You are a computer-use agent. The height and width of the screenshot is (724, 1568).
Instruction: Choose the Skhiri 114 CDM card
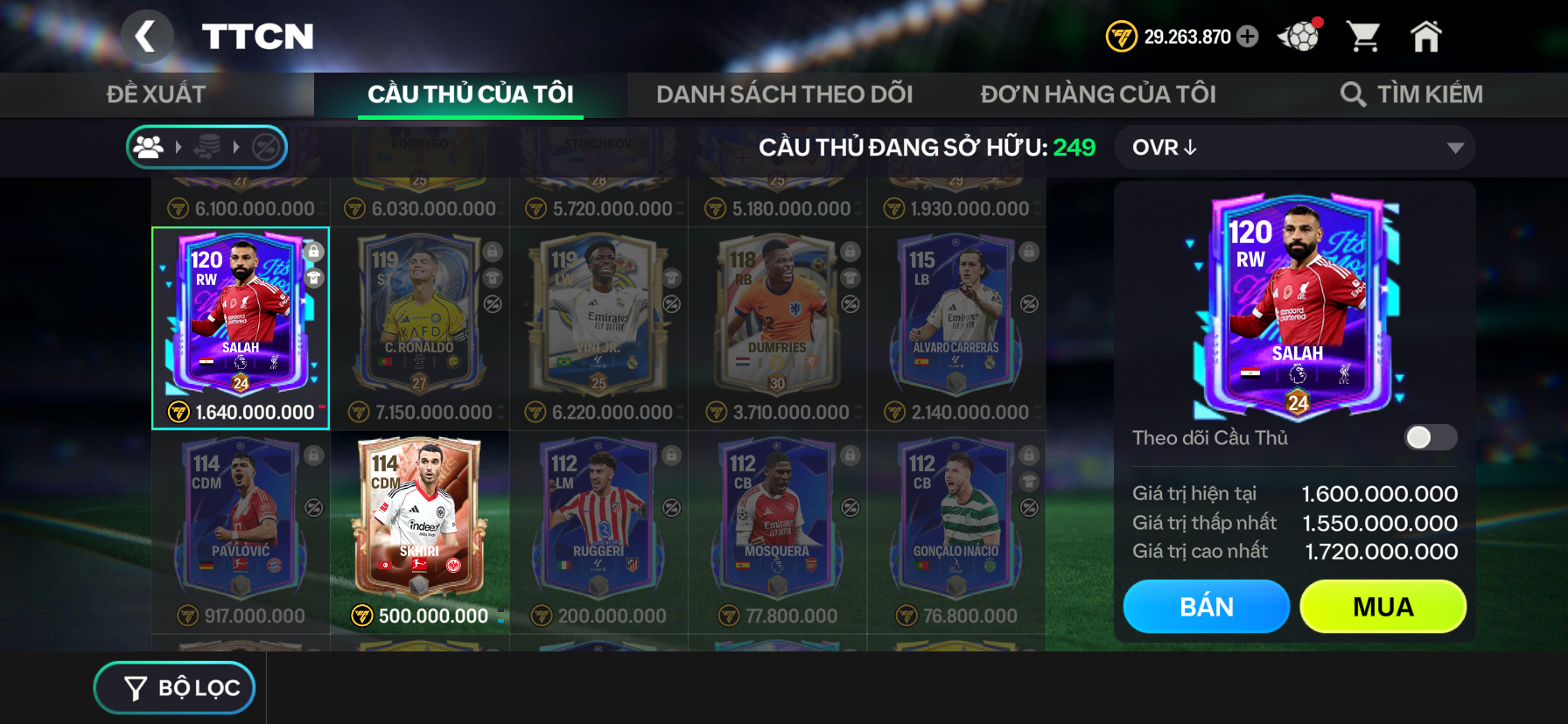pyautogui.click(x=420, y=523)
